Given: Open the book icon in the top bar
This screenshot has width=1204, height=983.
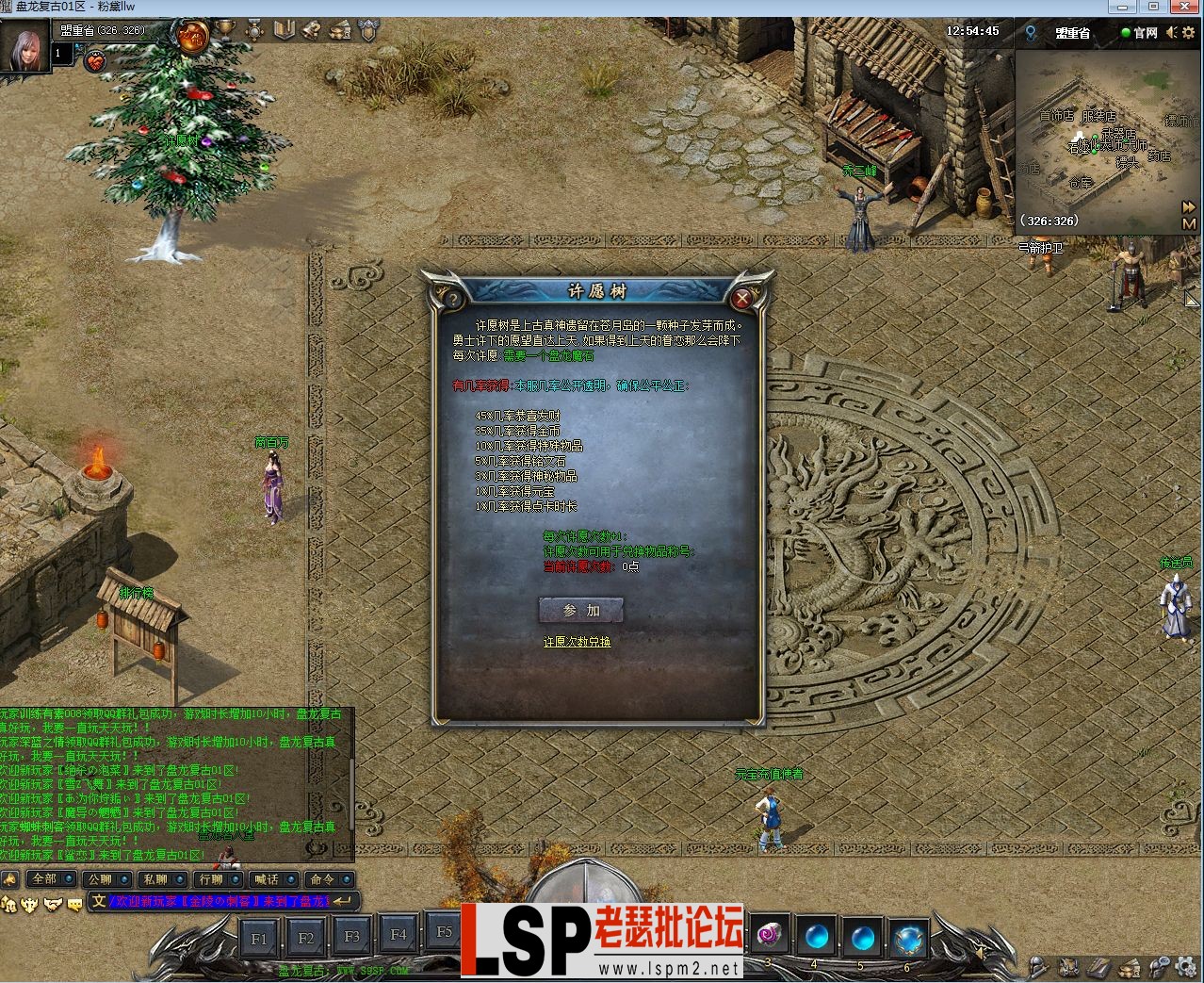Looking at the screenshot, I should [x=284, y=30].
